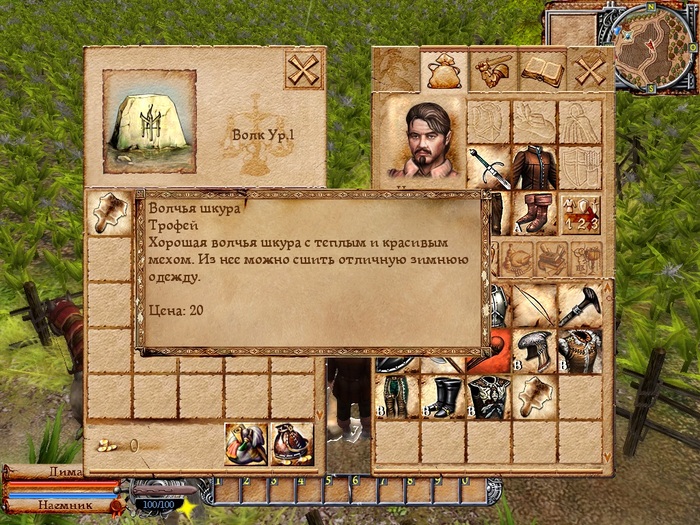
Task: Select the plumed helmet in inventory
Action: (x=533, y=350)
